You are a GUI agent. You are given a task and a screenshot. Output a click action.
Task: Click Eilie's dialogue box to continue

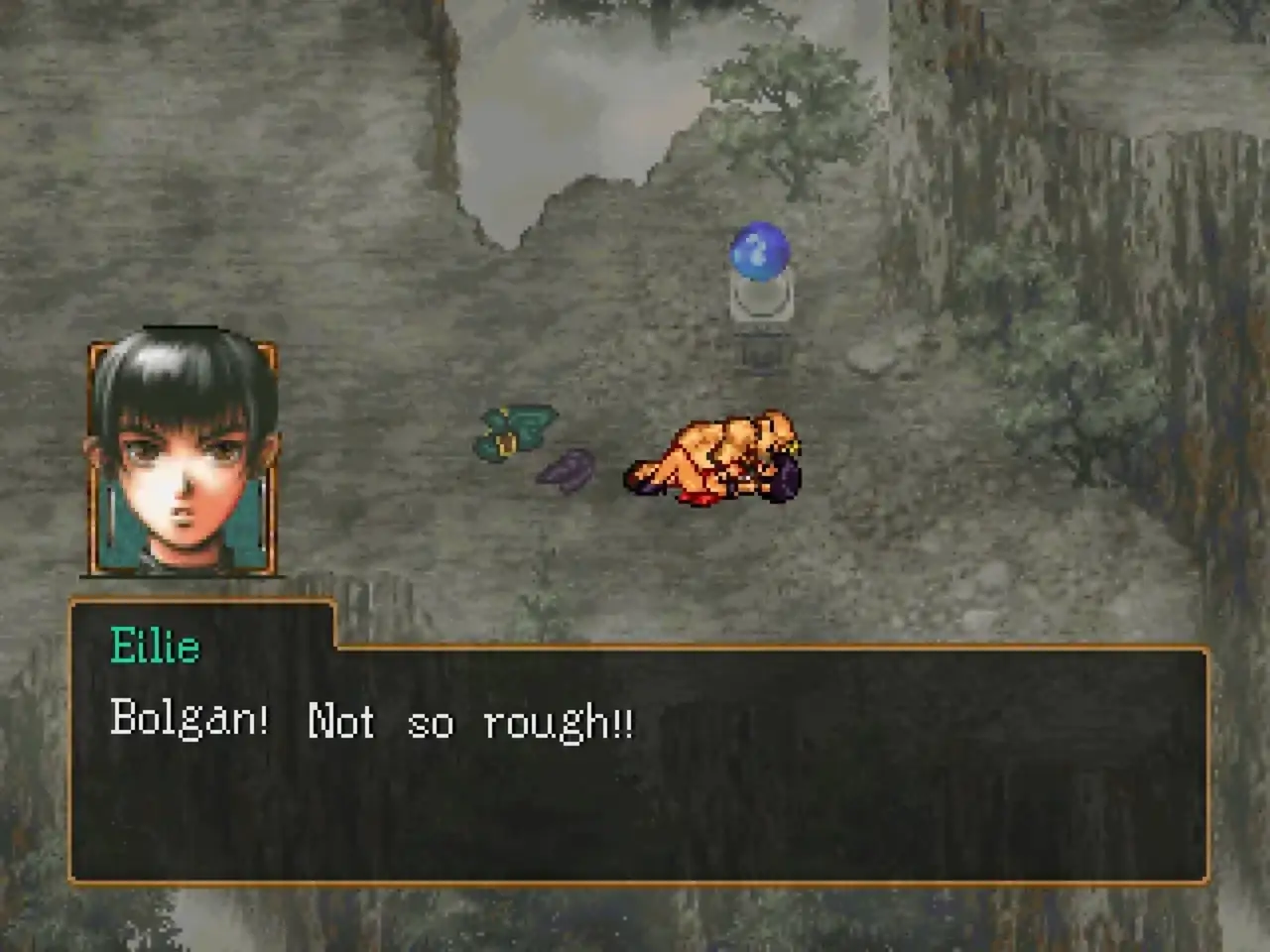[639, 762]
